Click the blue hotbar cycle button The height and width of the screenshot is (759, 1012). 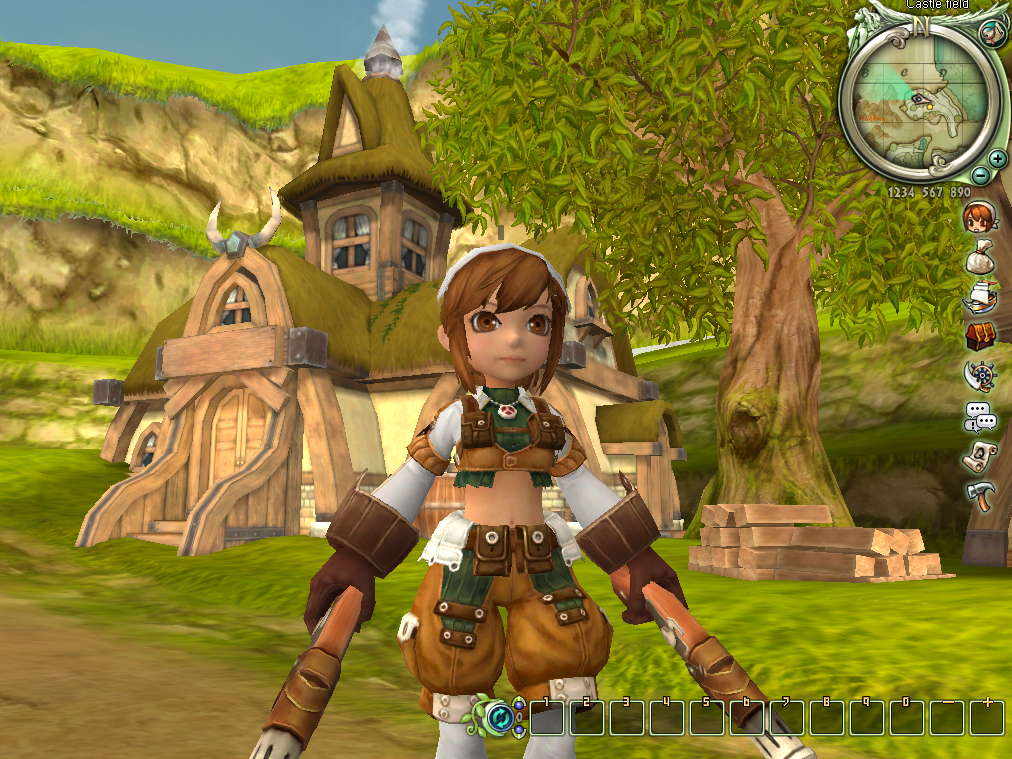[500, 717]
